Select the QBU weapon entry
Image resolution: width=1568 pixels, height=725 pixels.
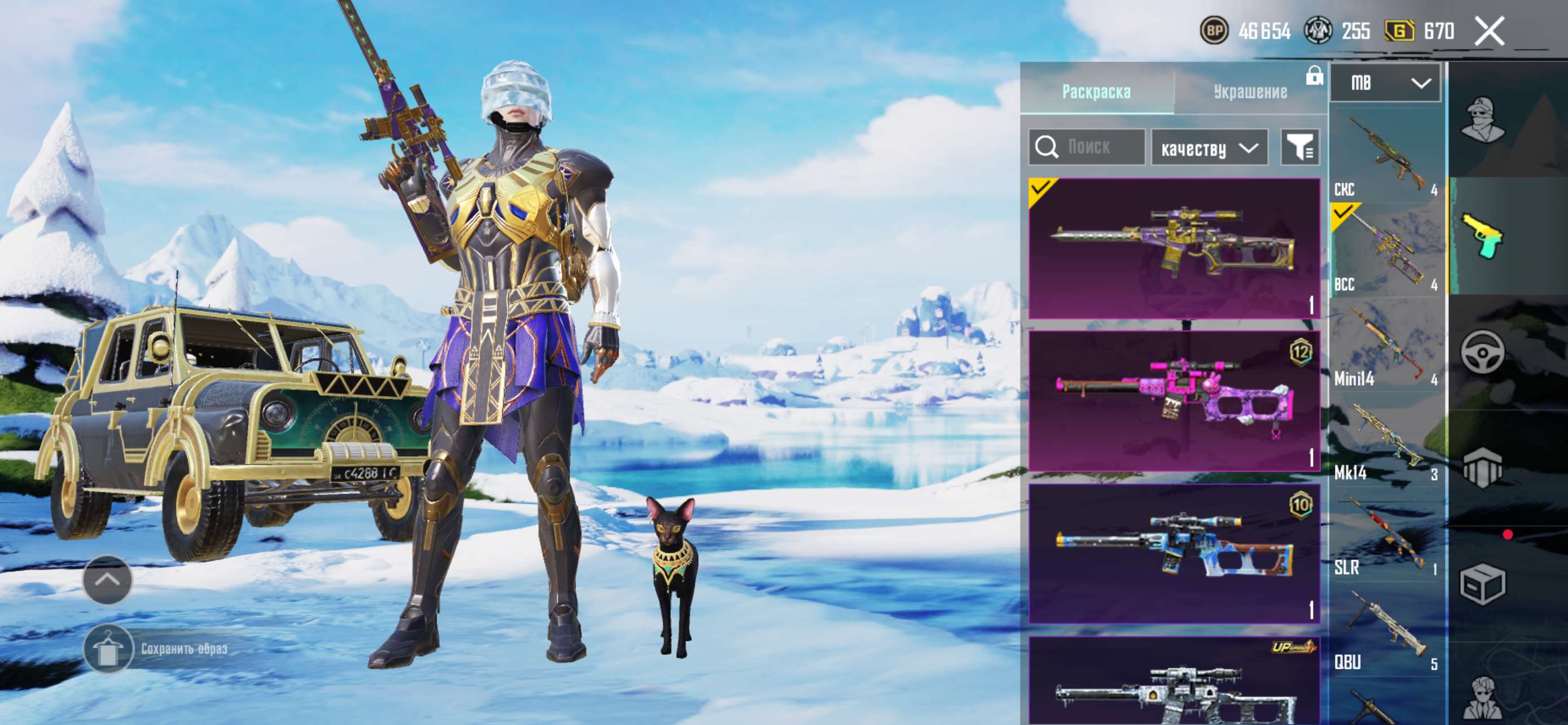pos(1385,630)
